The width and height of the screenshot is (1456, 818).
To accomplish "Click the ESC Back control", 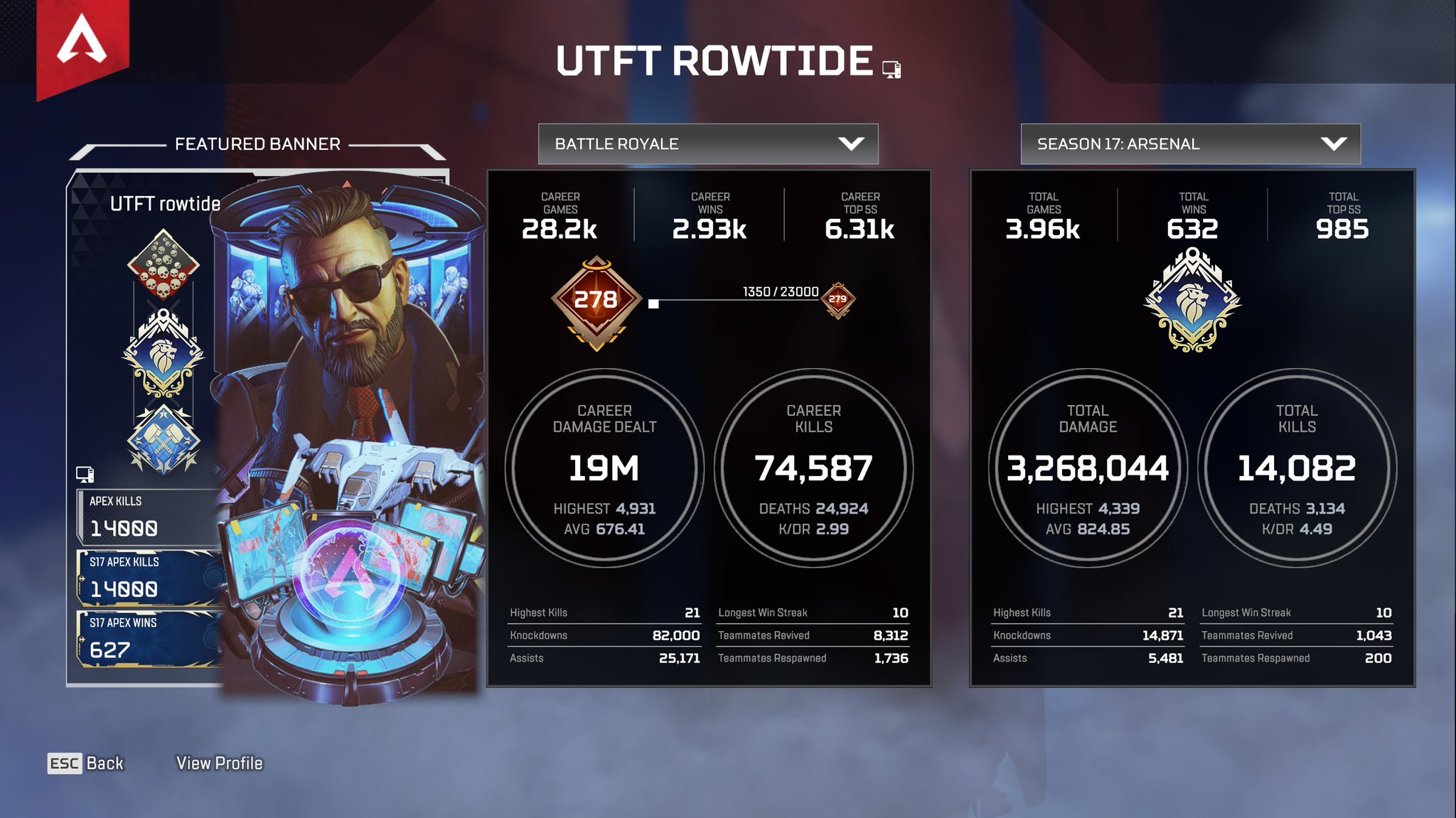I will coord(85,763).
